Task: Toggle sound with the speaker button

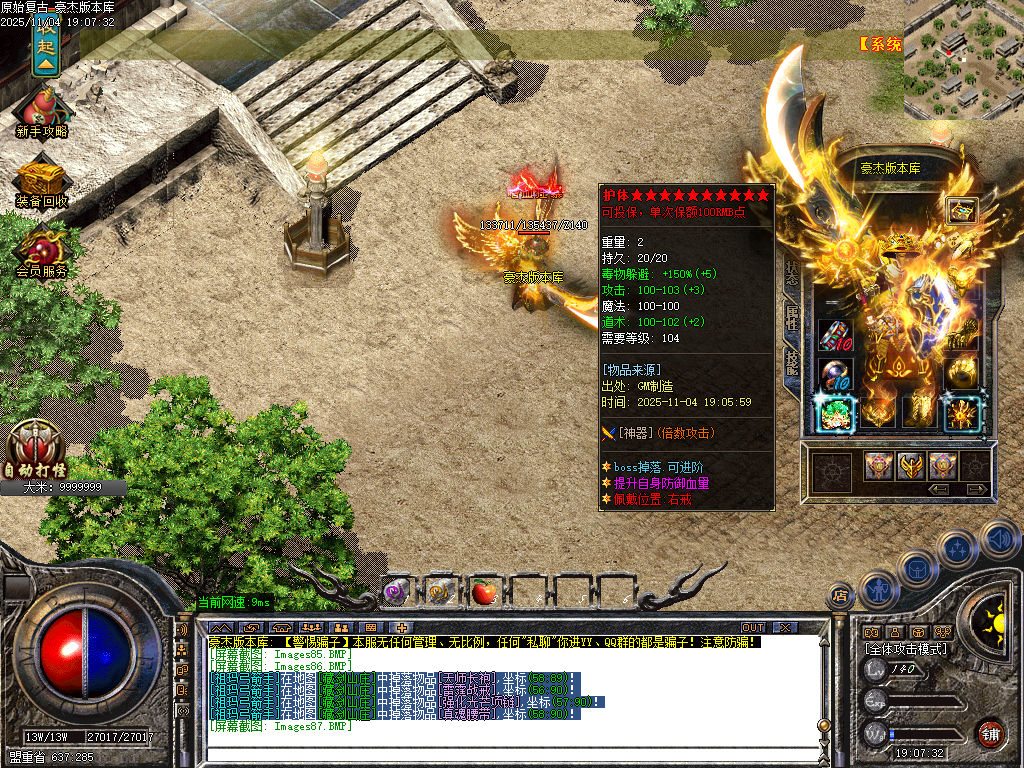Action: pos(999,538)
